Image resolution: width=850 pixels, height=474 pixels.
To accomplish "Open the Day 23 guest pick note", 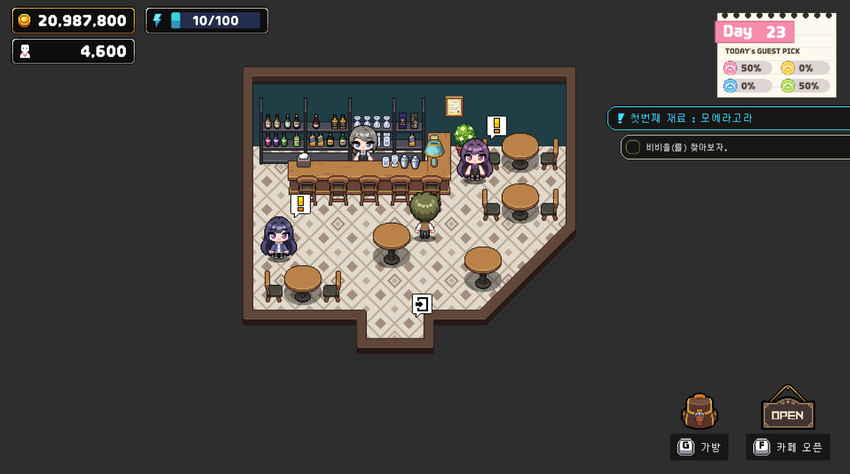I will point(776,56).
